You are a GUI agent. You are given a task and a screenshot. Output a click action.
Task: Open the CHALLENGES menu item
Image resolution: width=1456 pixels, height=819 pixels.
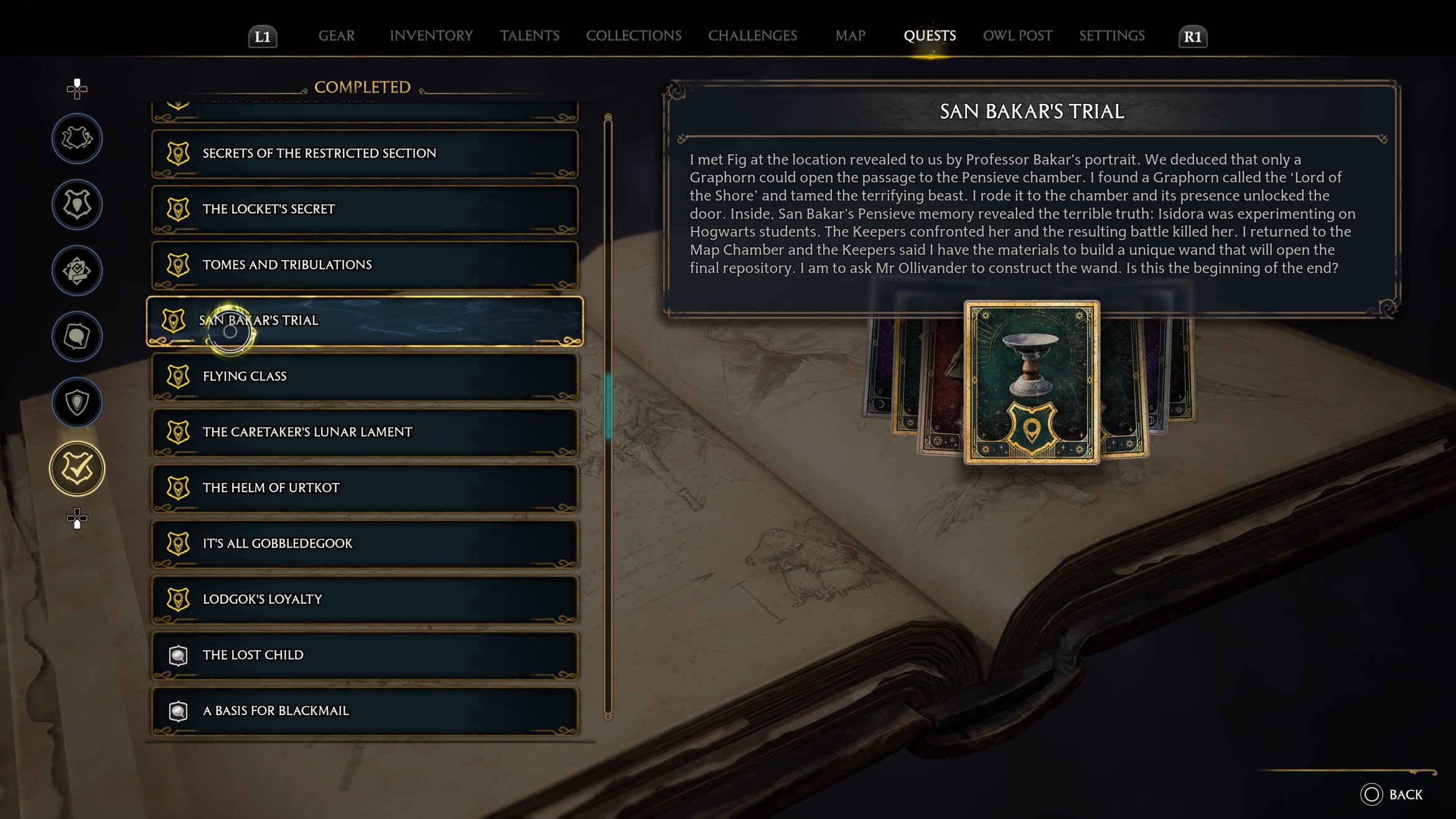pyautogui.click(x=753, y=35)
